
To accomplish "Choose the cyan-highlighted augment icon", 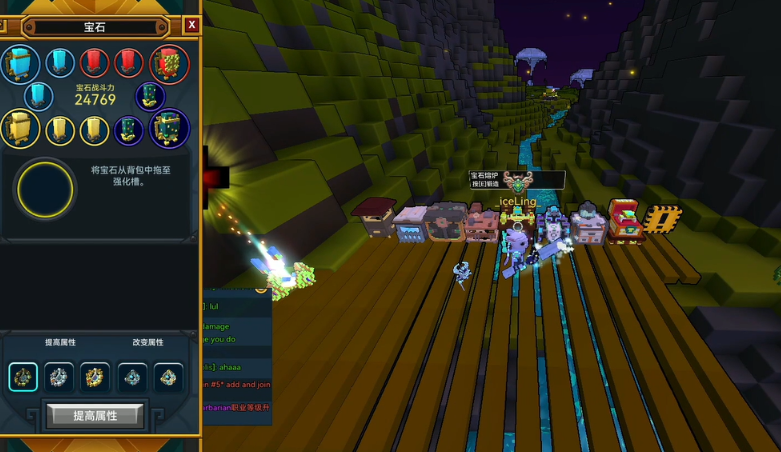I will pyautogui.click(x=23, y=377).
